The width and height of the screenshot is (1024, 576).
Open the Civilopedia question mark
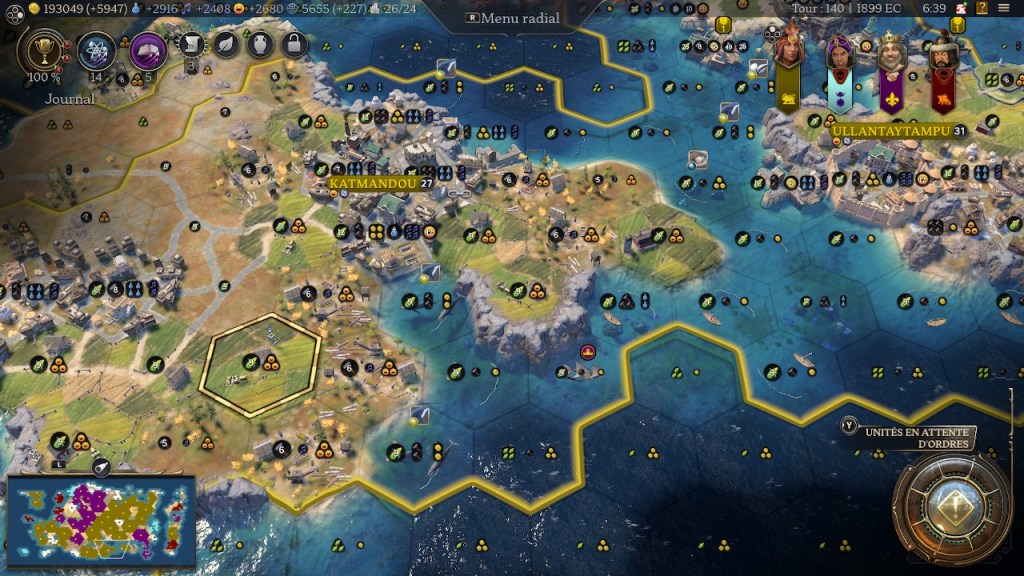(x=982, y=8)
